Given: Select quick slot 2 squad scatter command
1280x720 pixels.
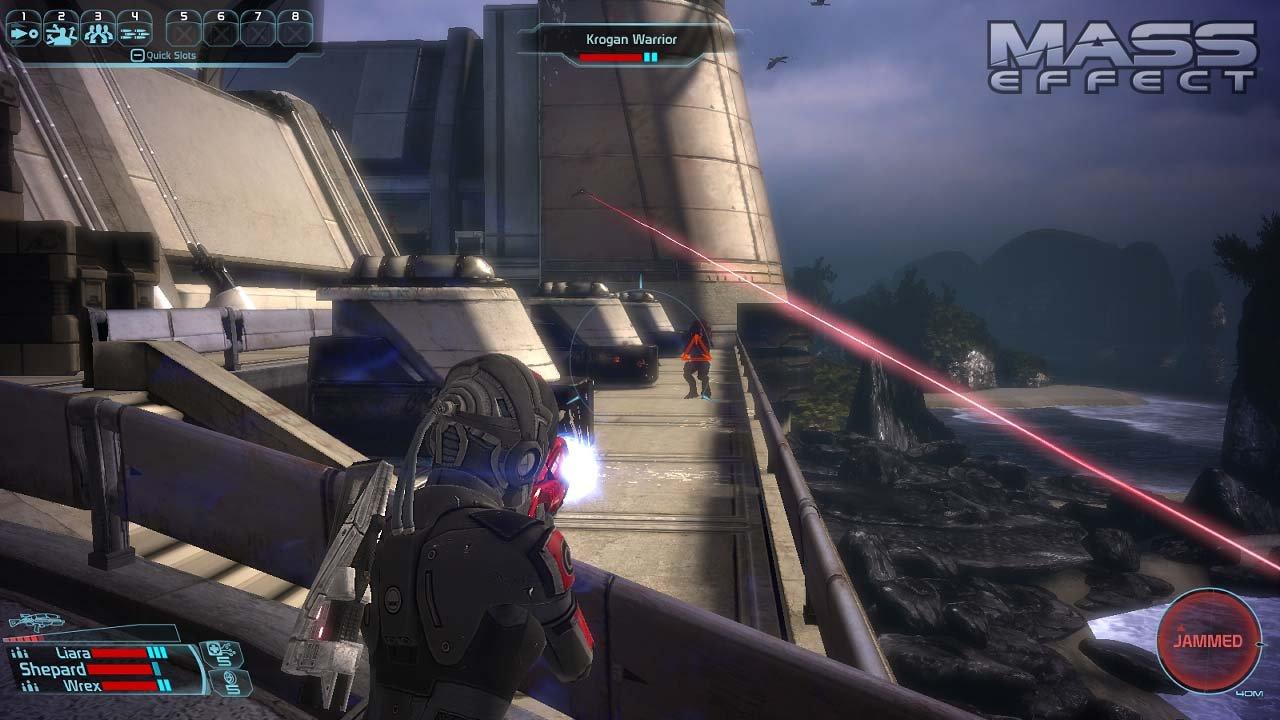Looking at the screenshot, I should [x=60, y=33].
